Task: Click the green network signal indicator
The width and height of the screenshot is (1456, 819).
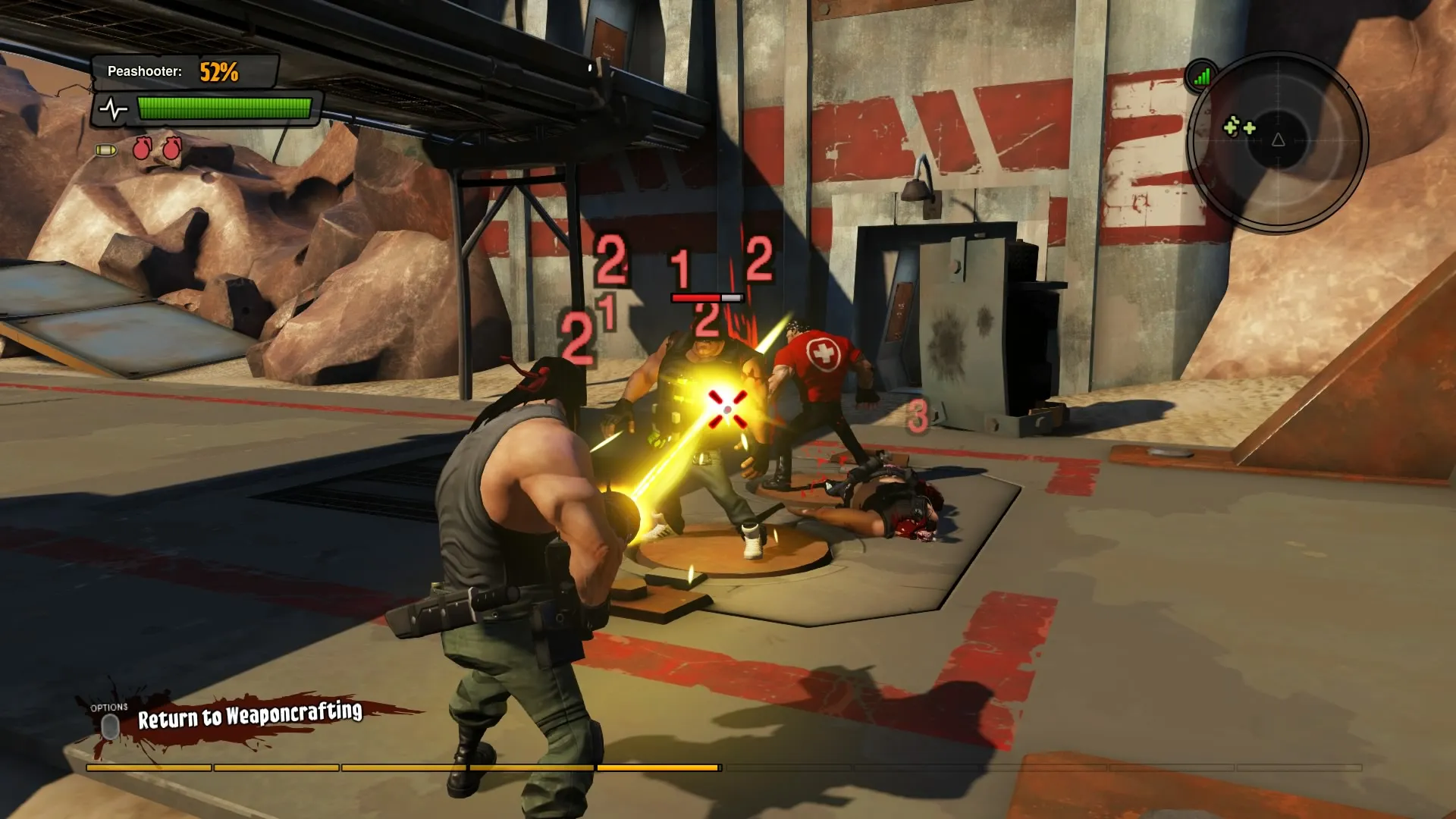Action: pos(1203,76)
